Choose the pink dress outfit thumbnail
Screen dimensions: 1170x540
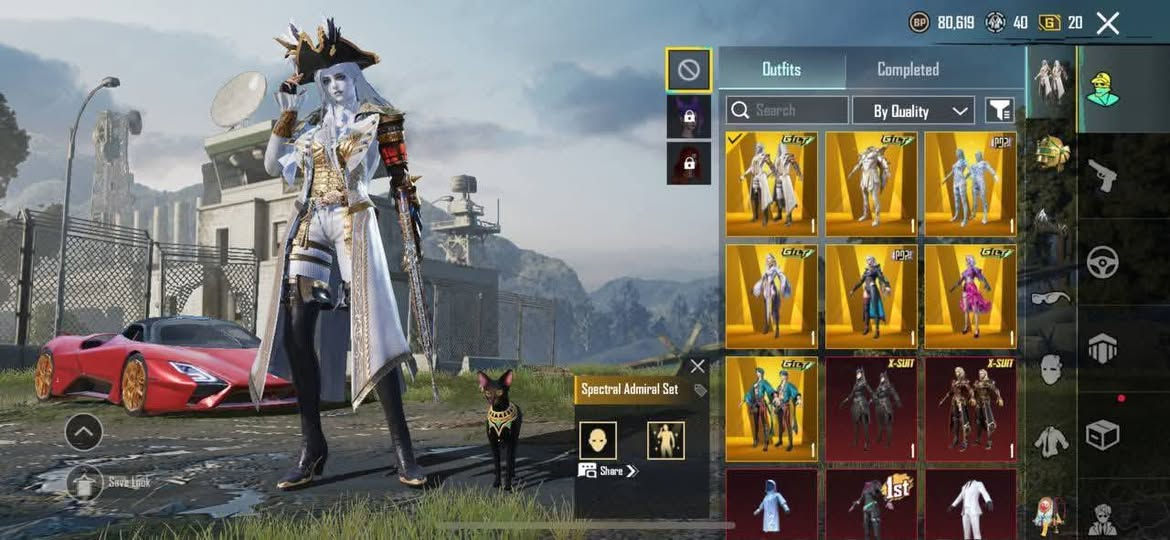click(x=970, y=296)
